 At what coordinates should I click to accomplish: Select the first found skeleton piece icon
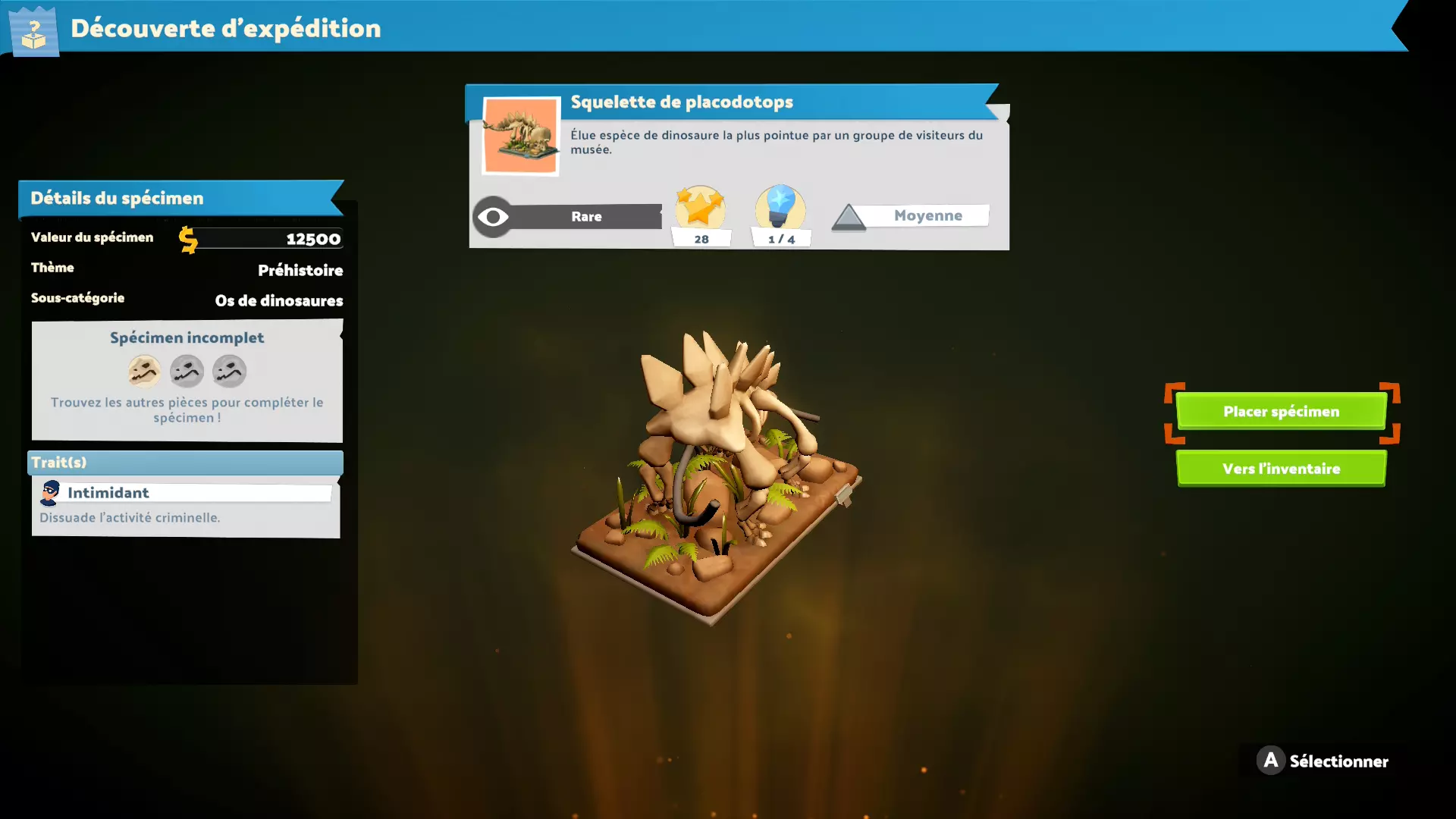click(x=144, y=372)
